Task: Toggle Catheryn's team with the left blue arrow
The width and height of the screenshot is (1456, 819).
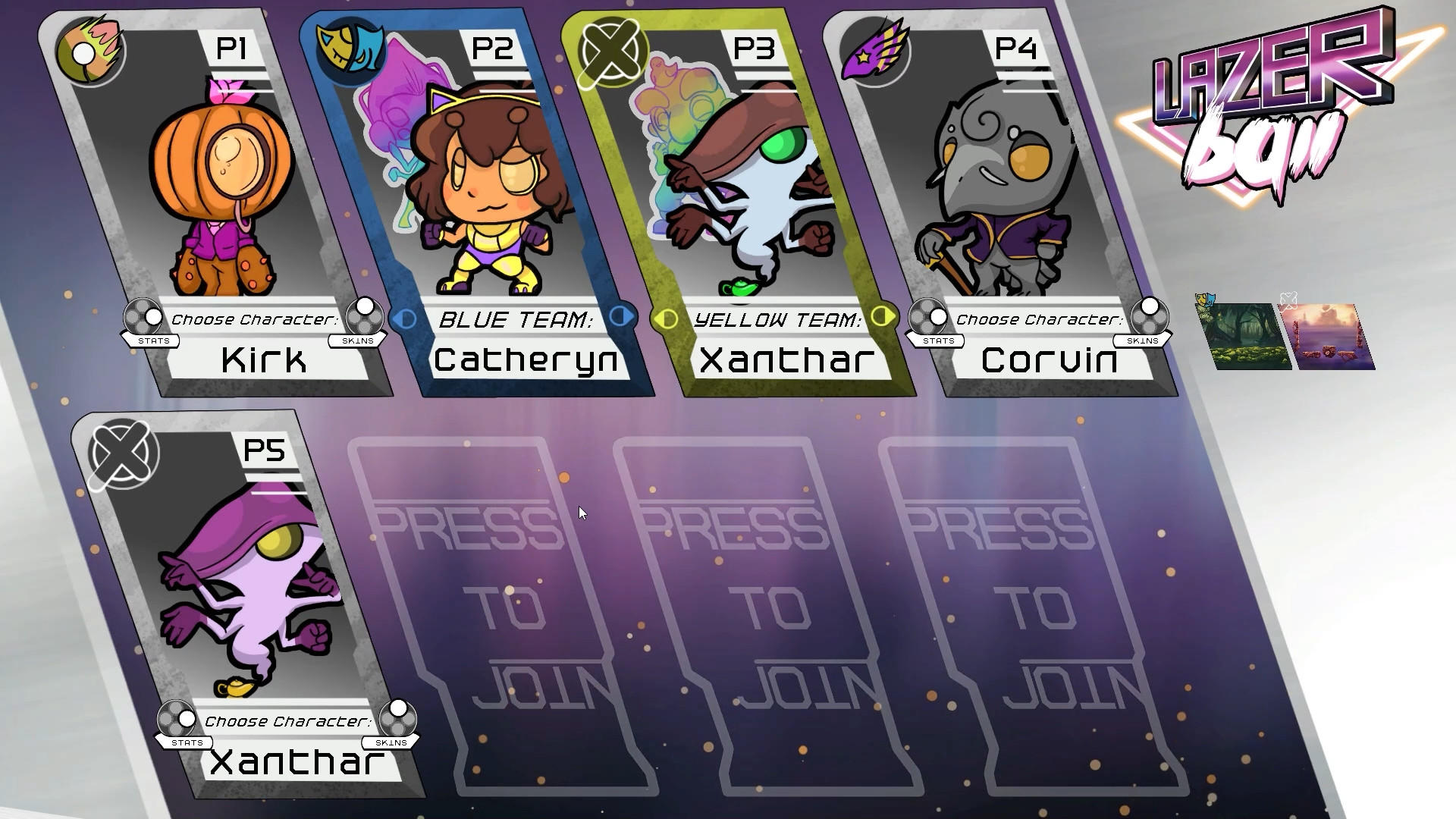Action: pos(404,318)
